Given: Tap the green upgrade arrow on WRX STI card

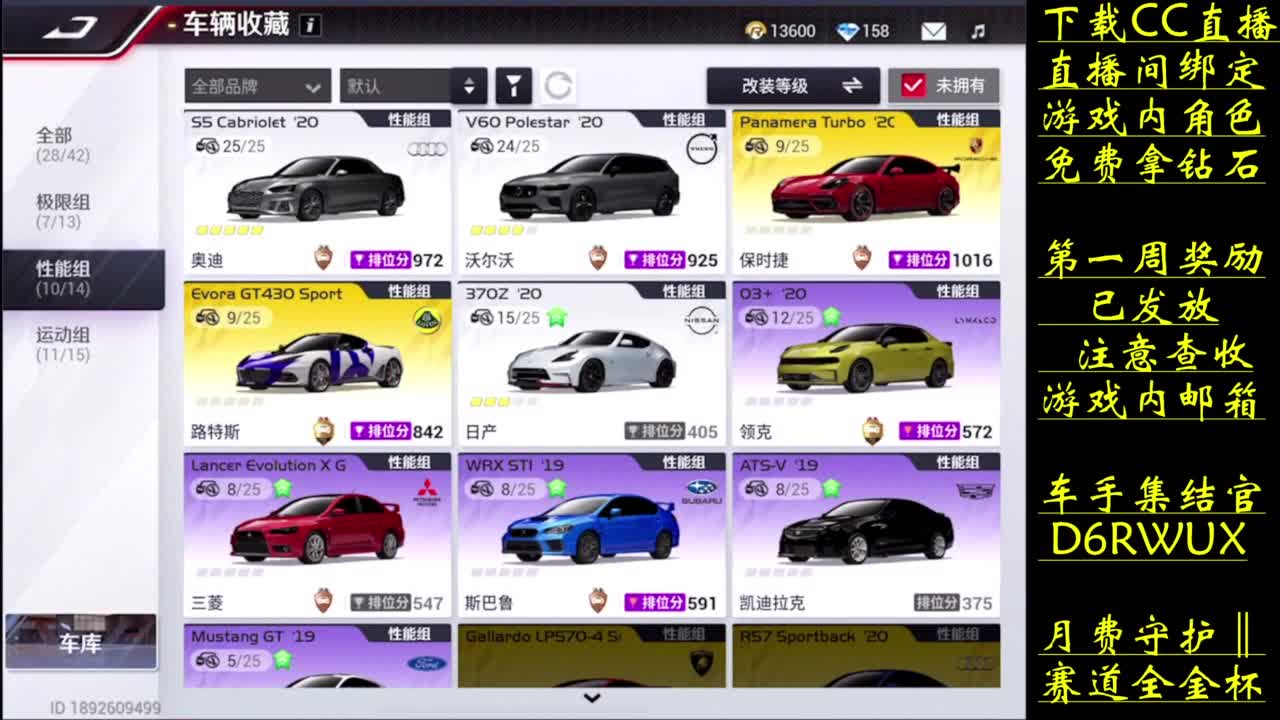Looking at the screenshot, I should tap(559, 487).
